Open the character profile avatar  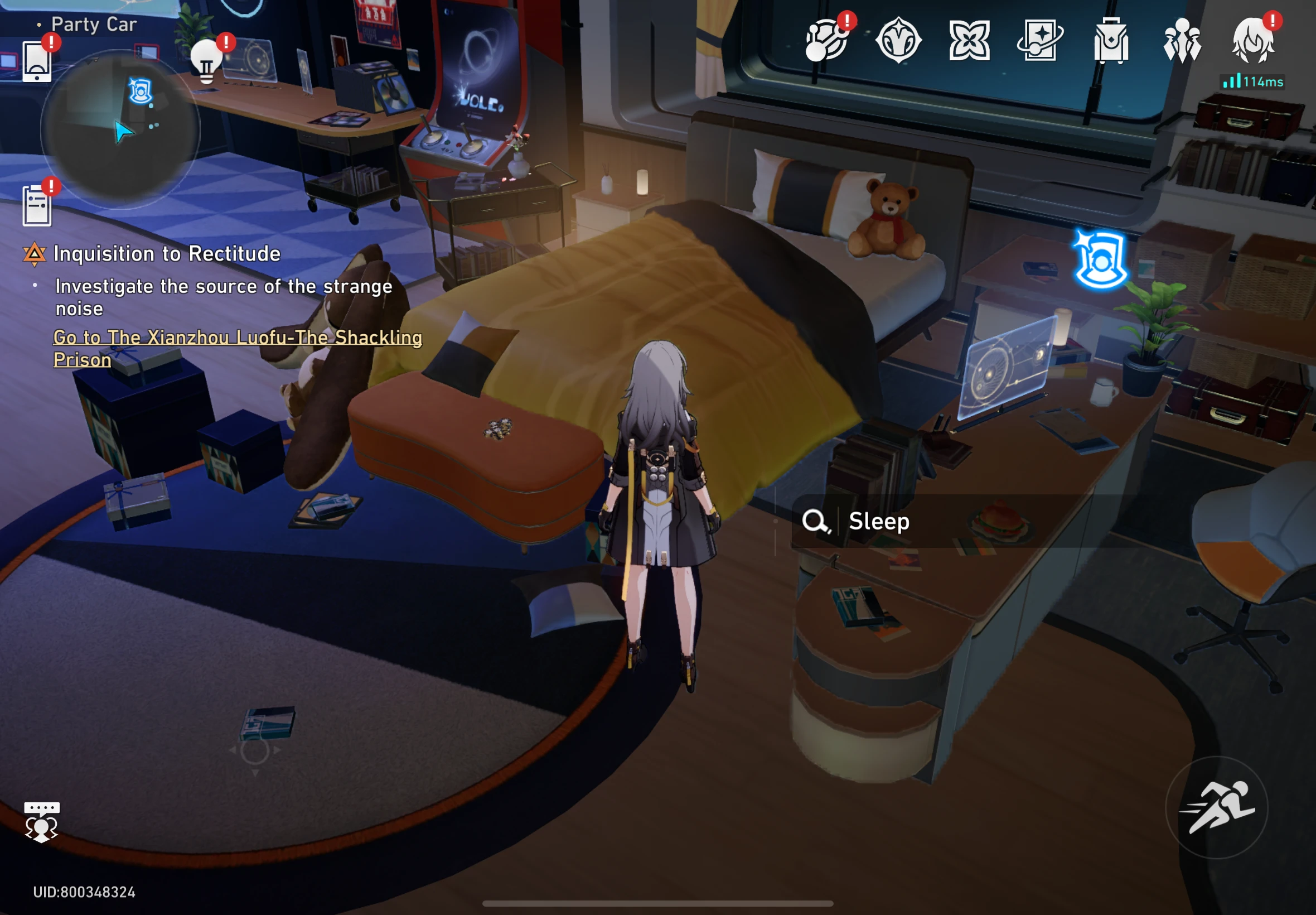1255,40
